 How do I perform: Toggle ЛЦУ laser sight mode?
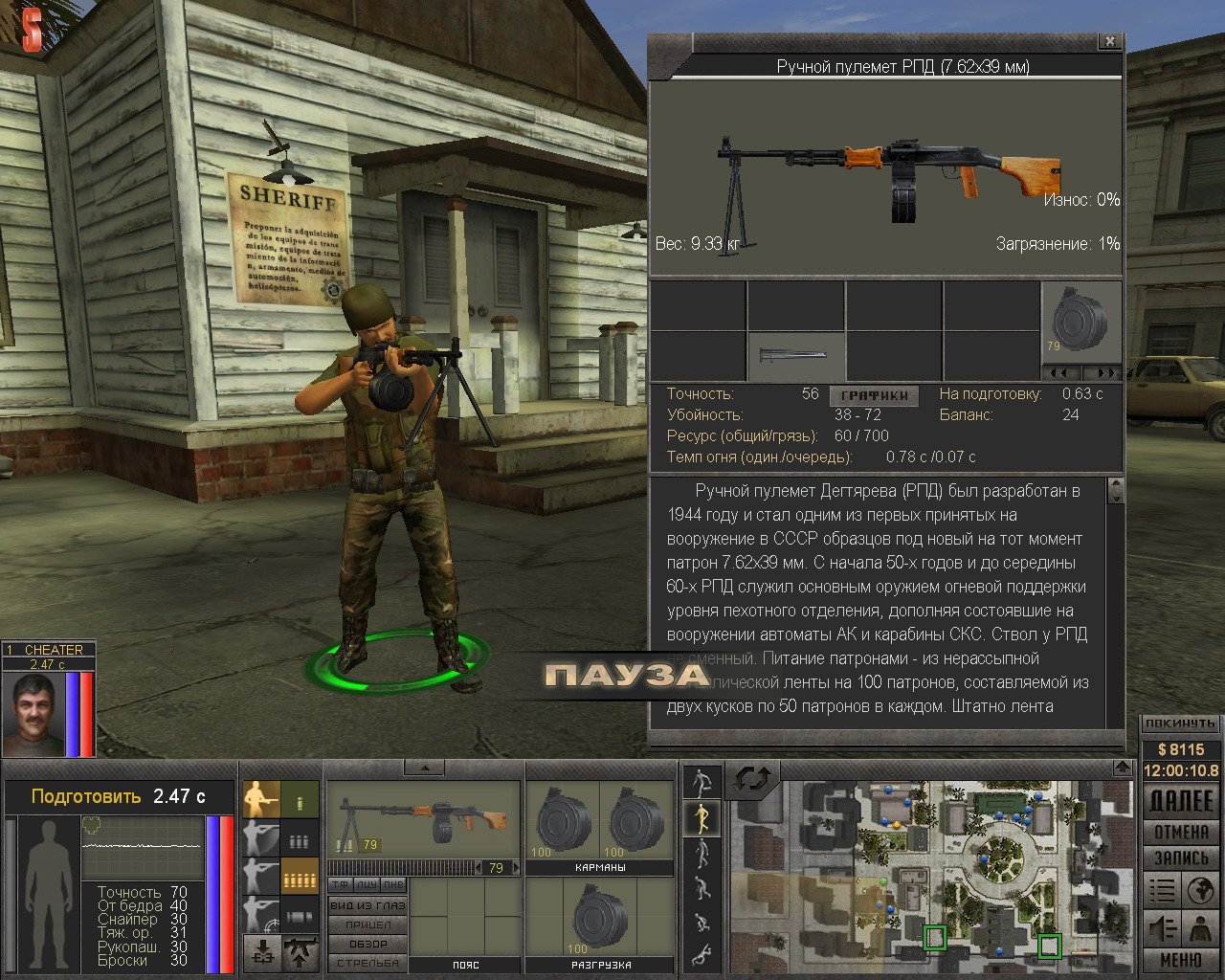(x=367, y=884)
